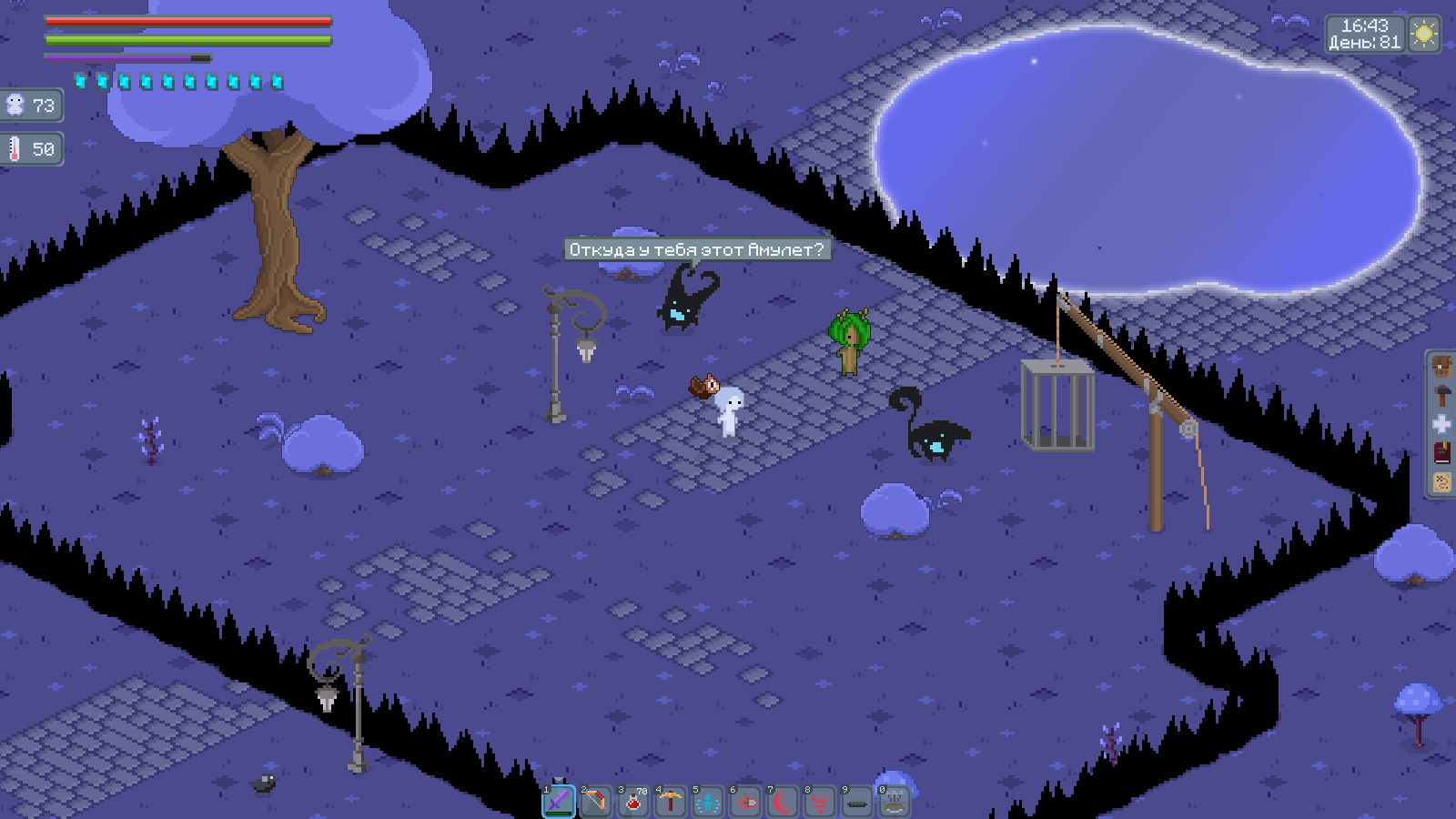The image size is (1456, 819).
Task: Use the red health potion slot
Action: click(x=633, y=802)
